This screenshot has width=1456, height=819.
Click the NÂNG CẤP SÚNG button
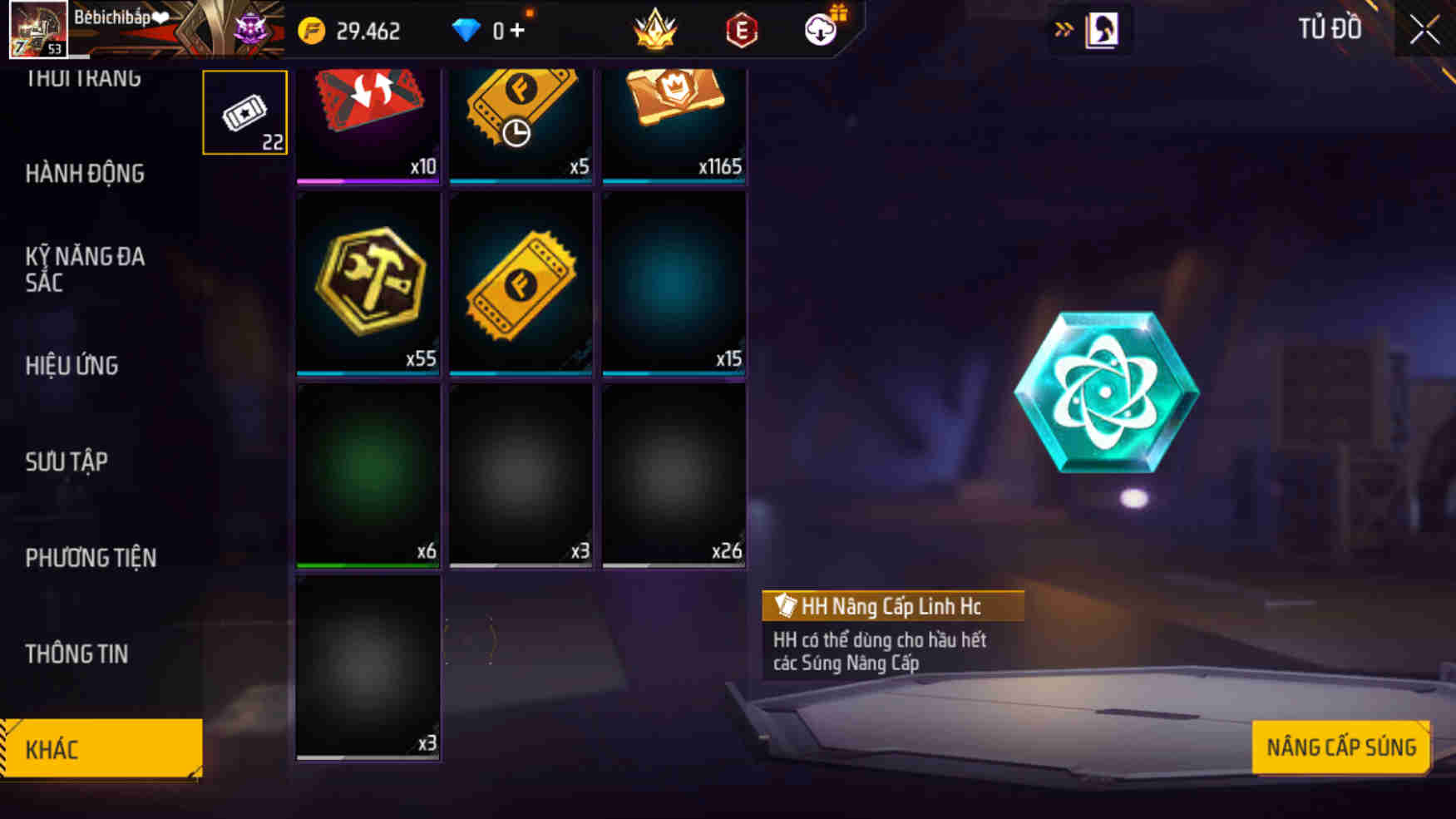click(1340, 747)
